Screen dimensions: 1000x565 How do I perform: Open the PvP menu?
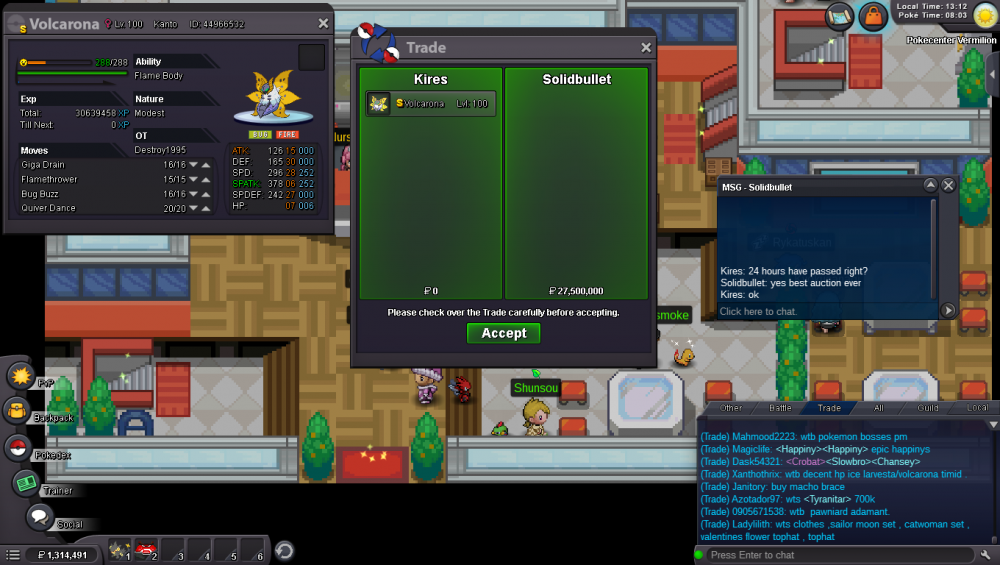[x=22, y=376]
